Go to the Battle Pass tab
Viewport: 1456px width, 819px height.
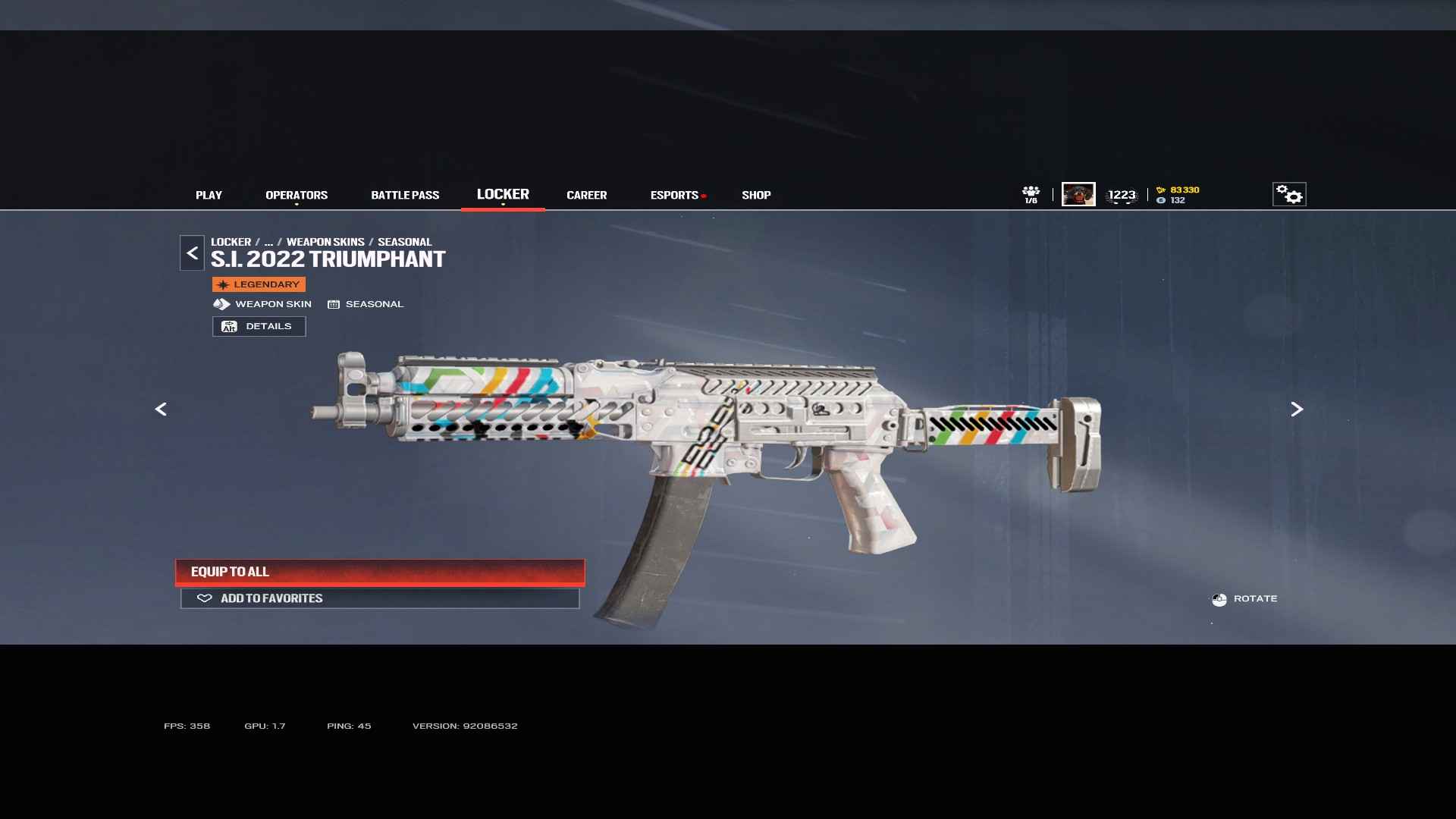pos(405,195)
